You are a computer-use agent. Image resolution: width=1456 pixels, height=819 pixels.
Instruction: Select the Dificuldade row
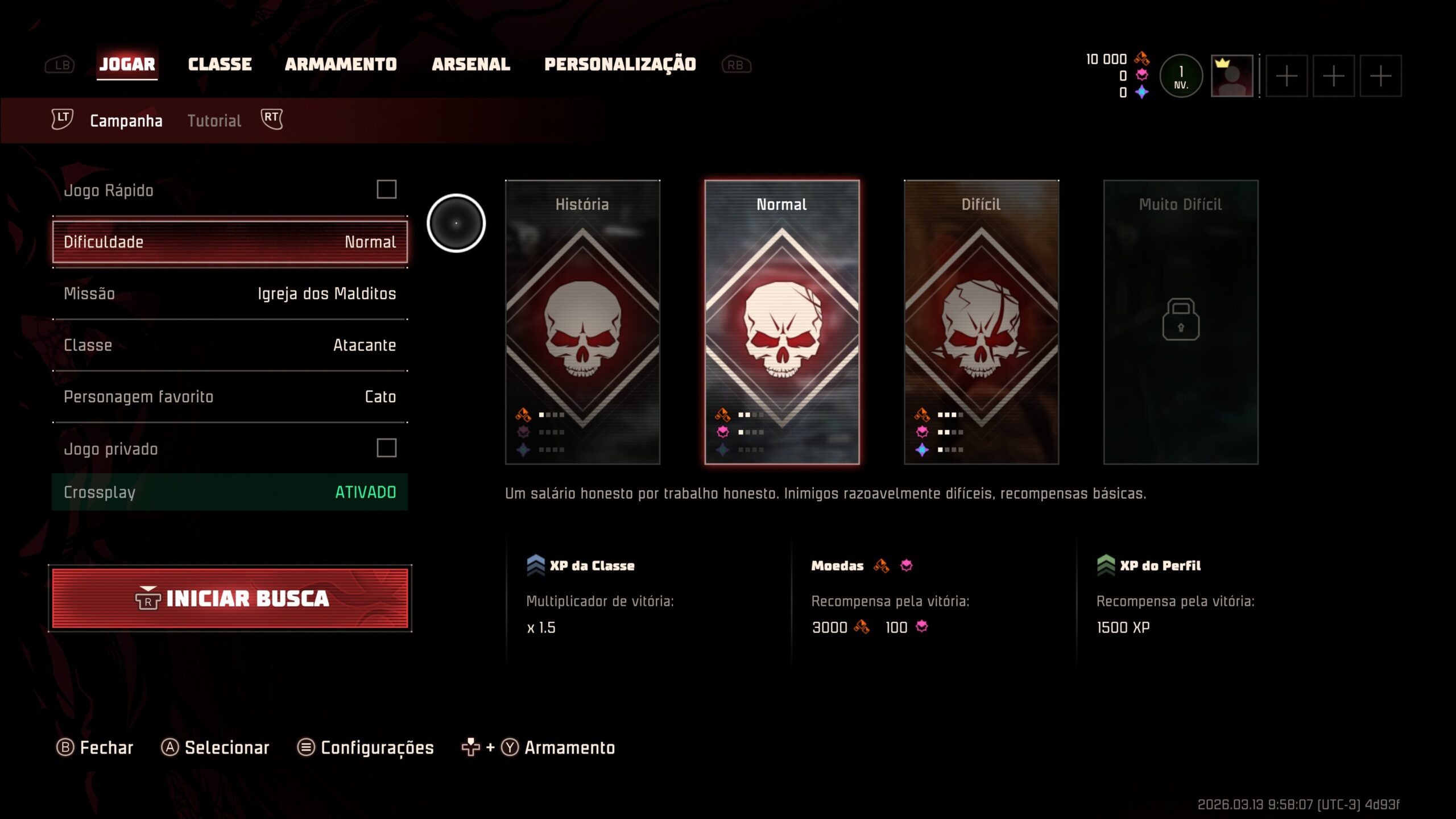pos(230,242)
